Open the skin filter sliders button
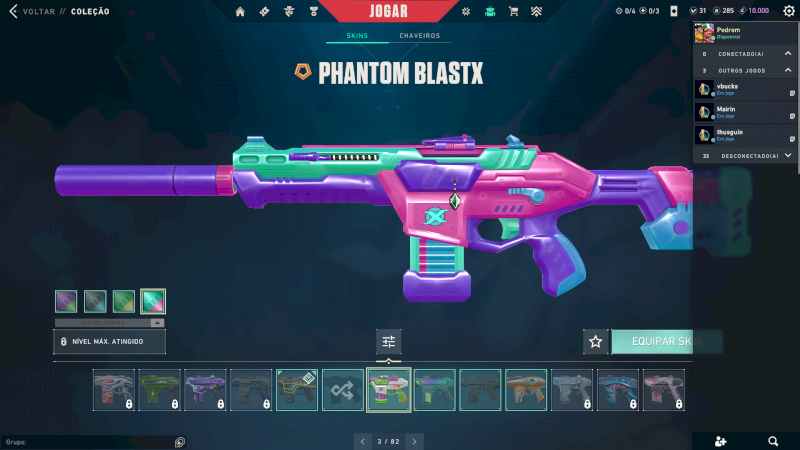The image size is (800, 450). 389,342
